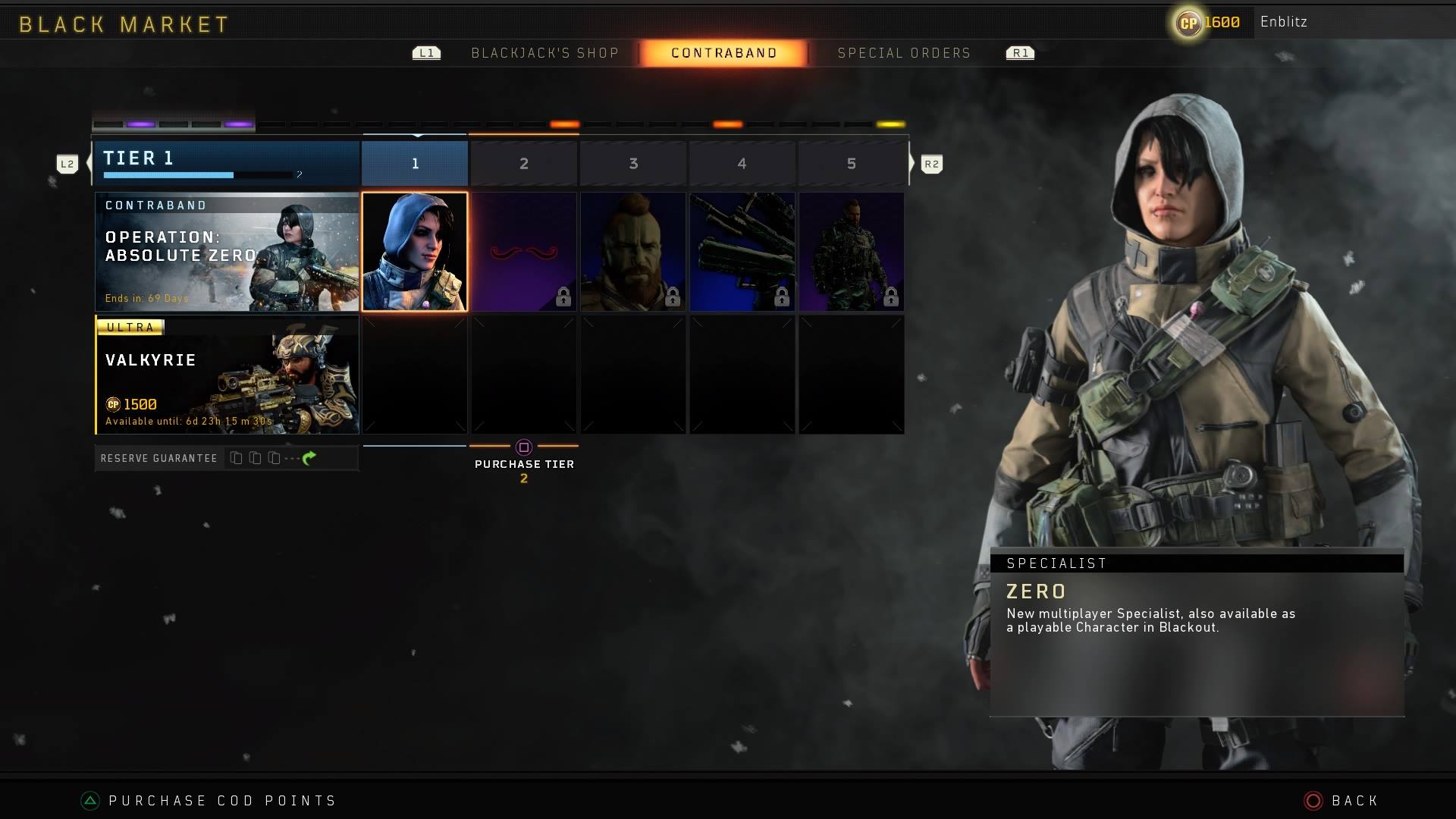1456x819 pixels.
Task: Click the L2 arrow to view previous tier
Action: pos(67,163)
